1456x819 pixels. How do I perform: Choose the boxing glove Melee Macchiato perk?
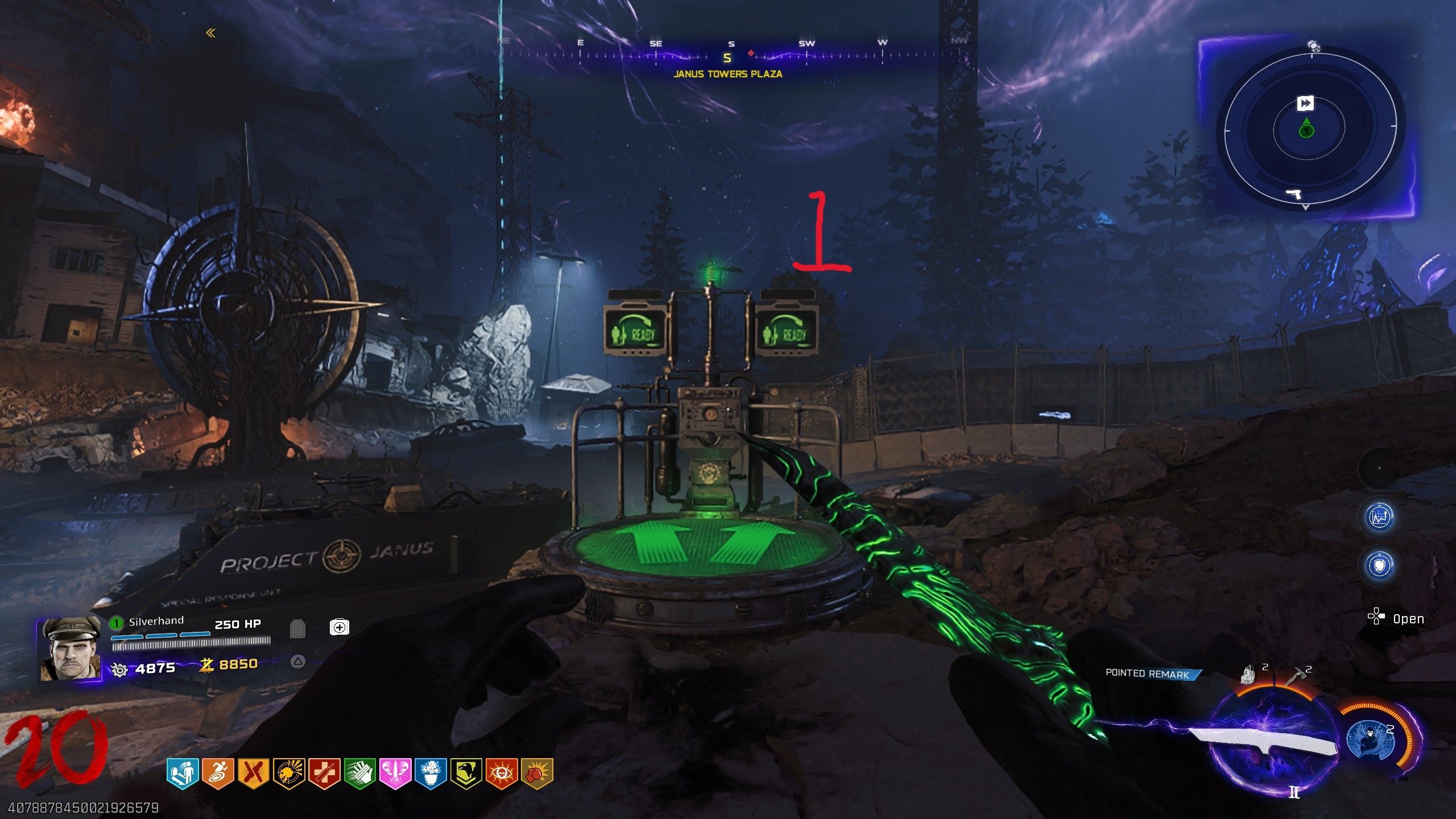point(537,774)
